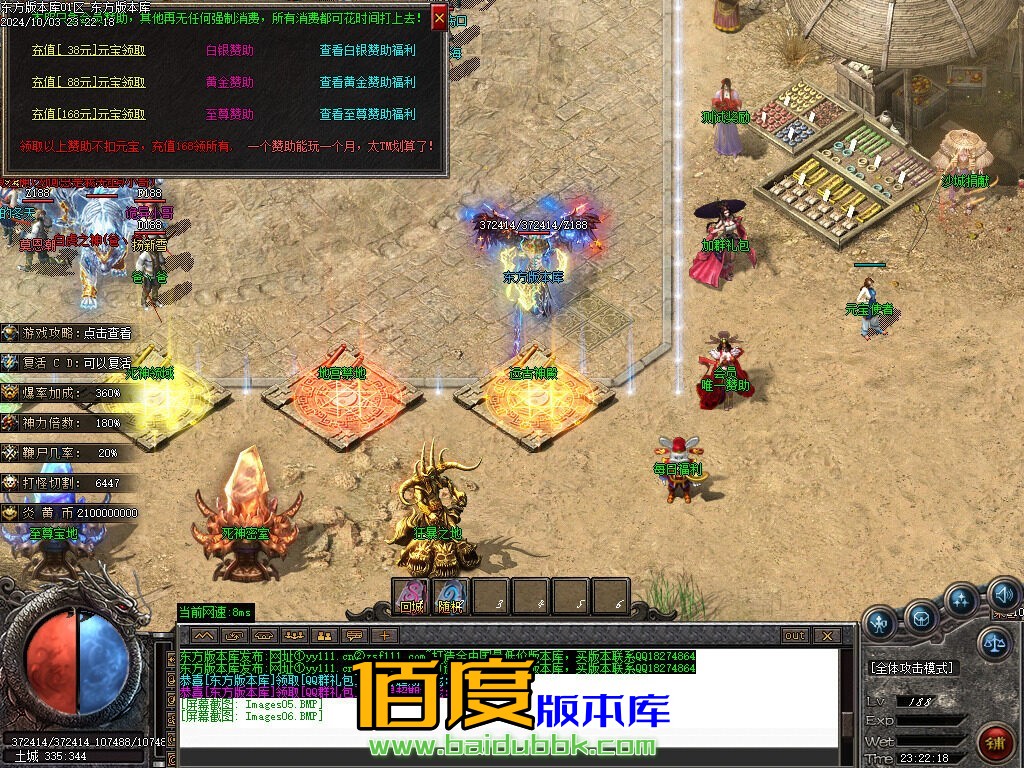The height and width of the screenshot is (768, 1024).
Task: Use the 随机 random-teleport scroll slot
Action: [450, 597]
